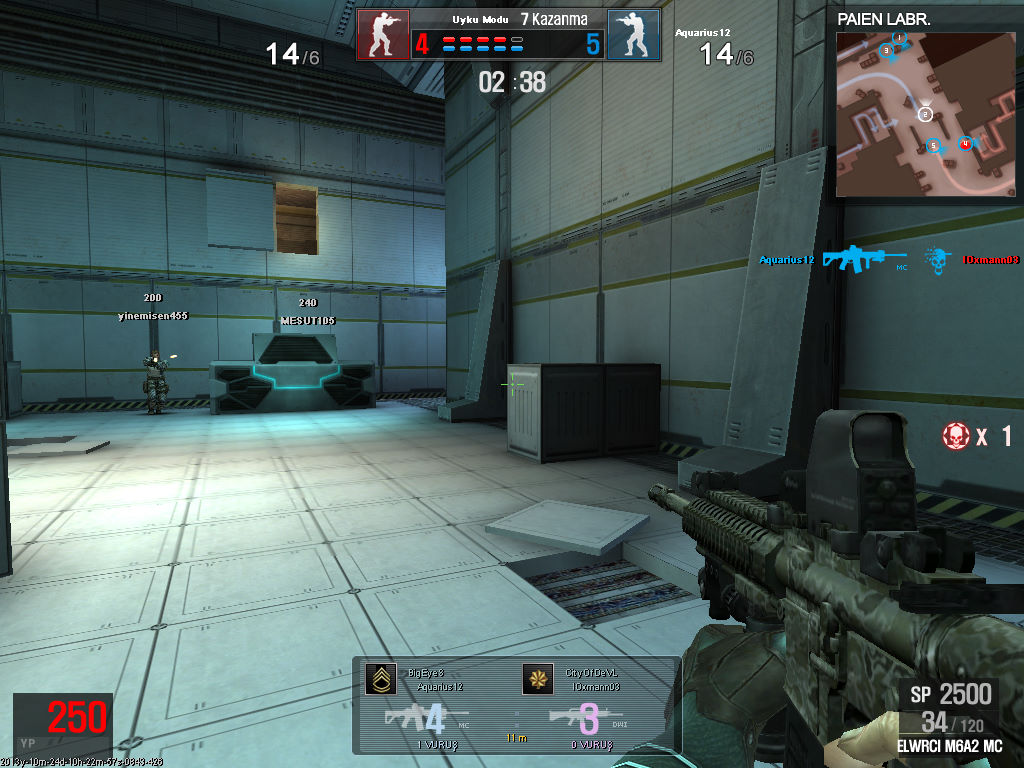Viewport: 1024px width, 768px height.
Task: Select the blue team soldier icon
Action: [633, 35]
